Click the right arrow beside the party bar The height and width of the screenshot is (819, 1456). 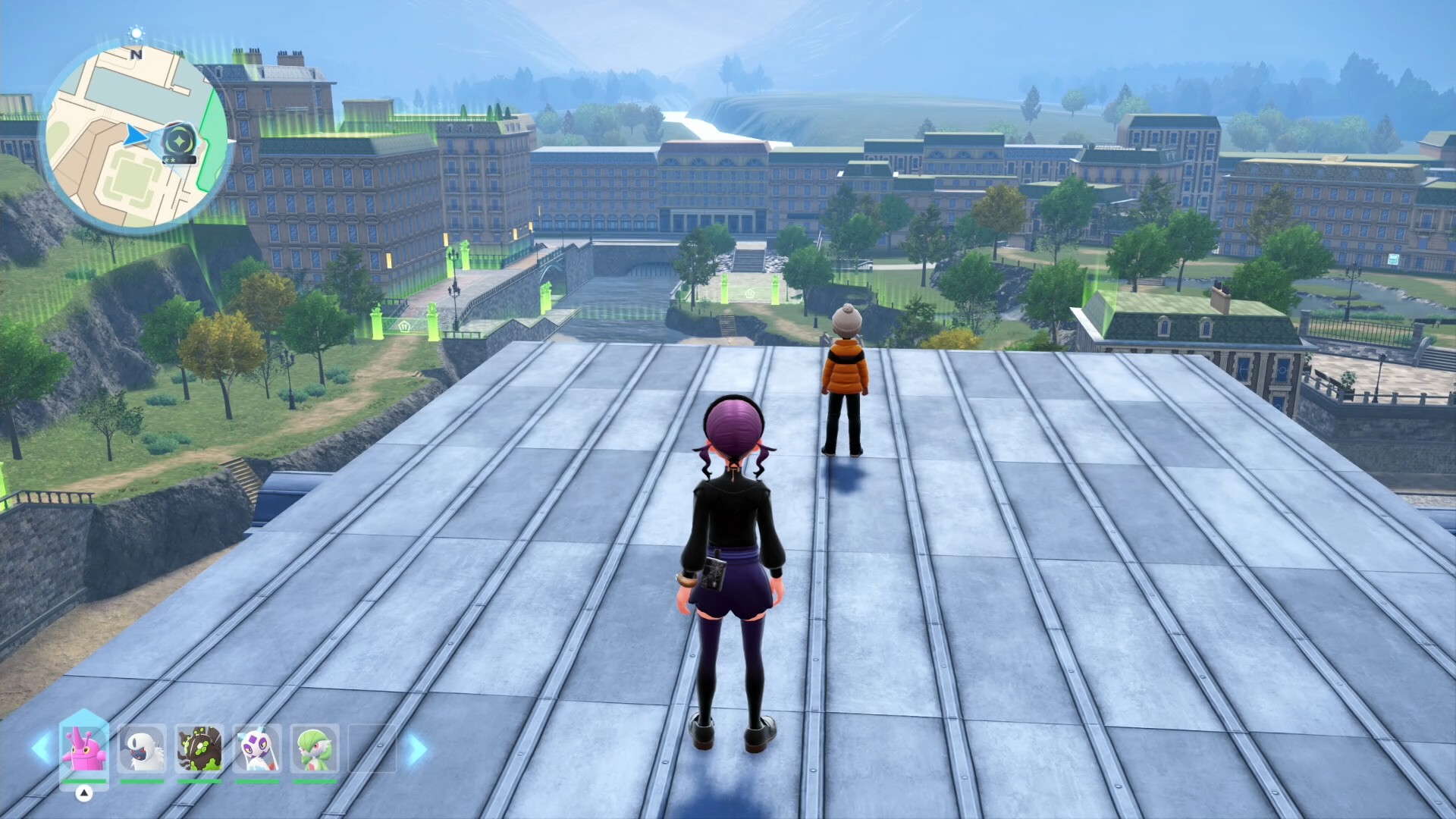coord(416,748)
